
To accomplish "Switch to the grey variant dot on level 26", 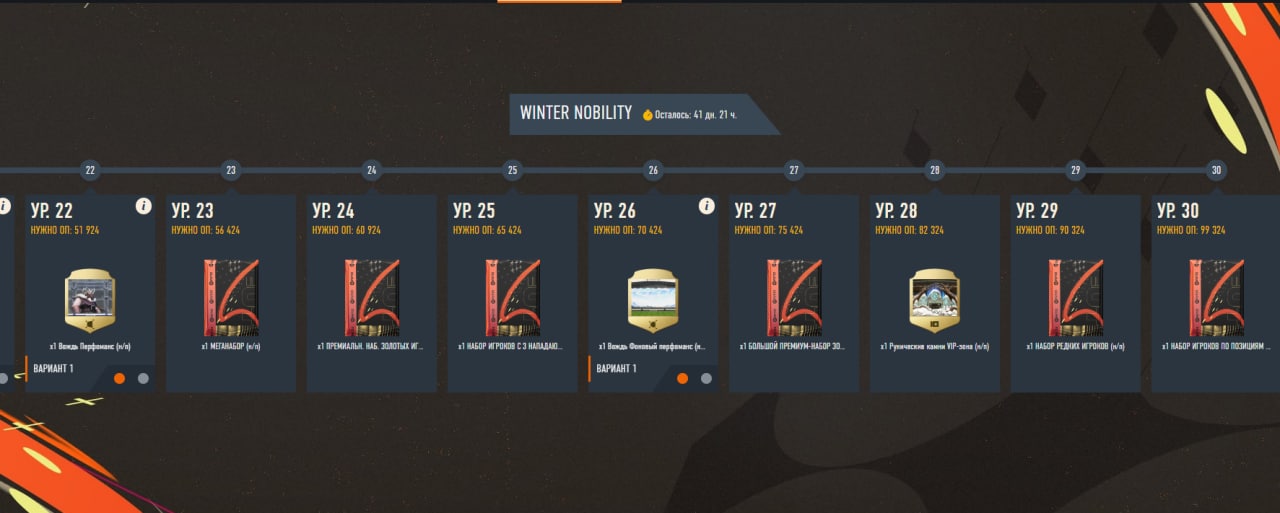I will click(706, 378).
